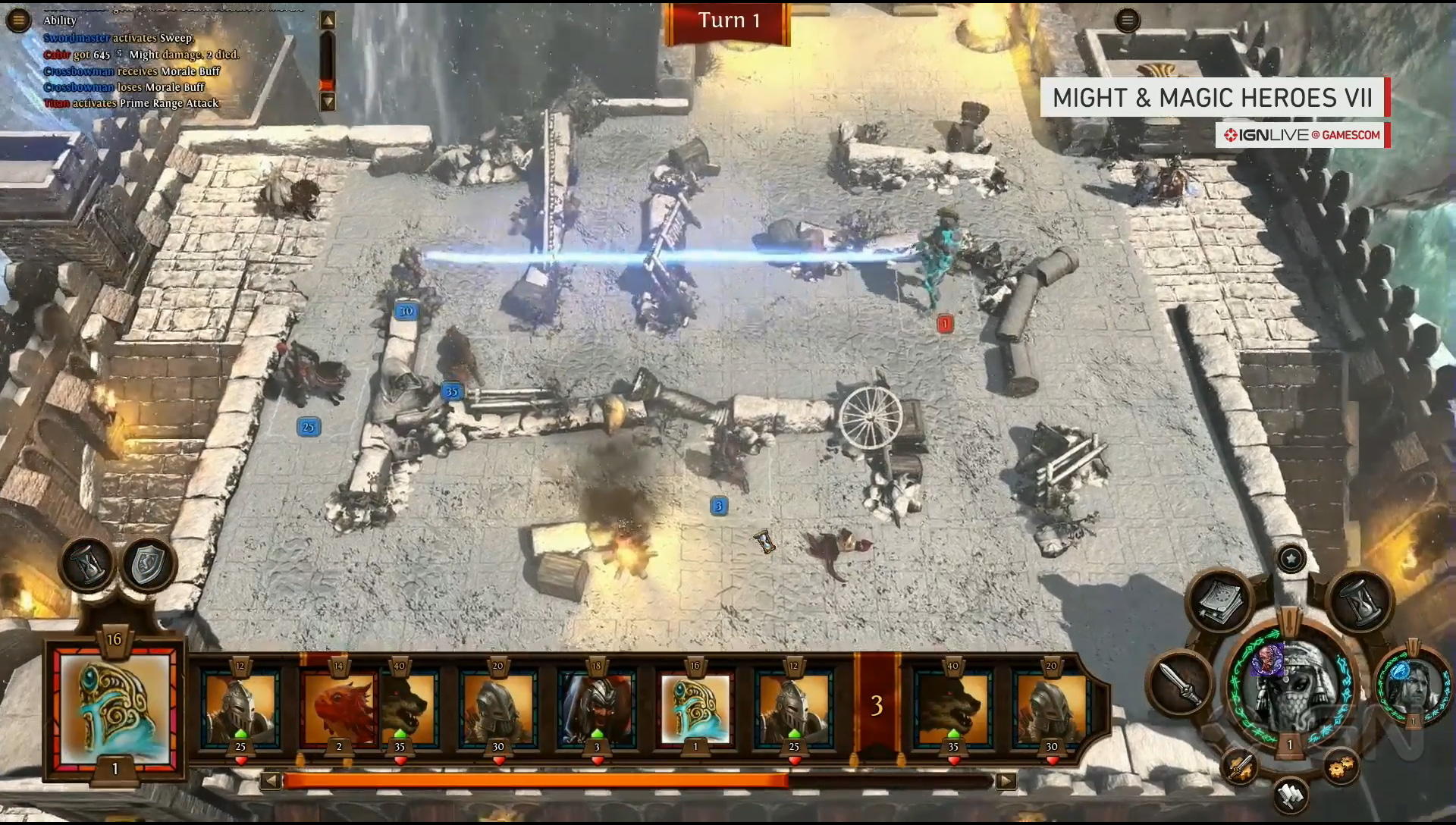Open combat settings via the gears icon
Viewport: 1456px width, 825px height.
1341,767
